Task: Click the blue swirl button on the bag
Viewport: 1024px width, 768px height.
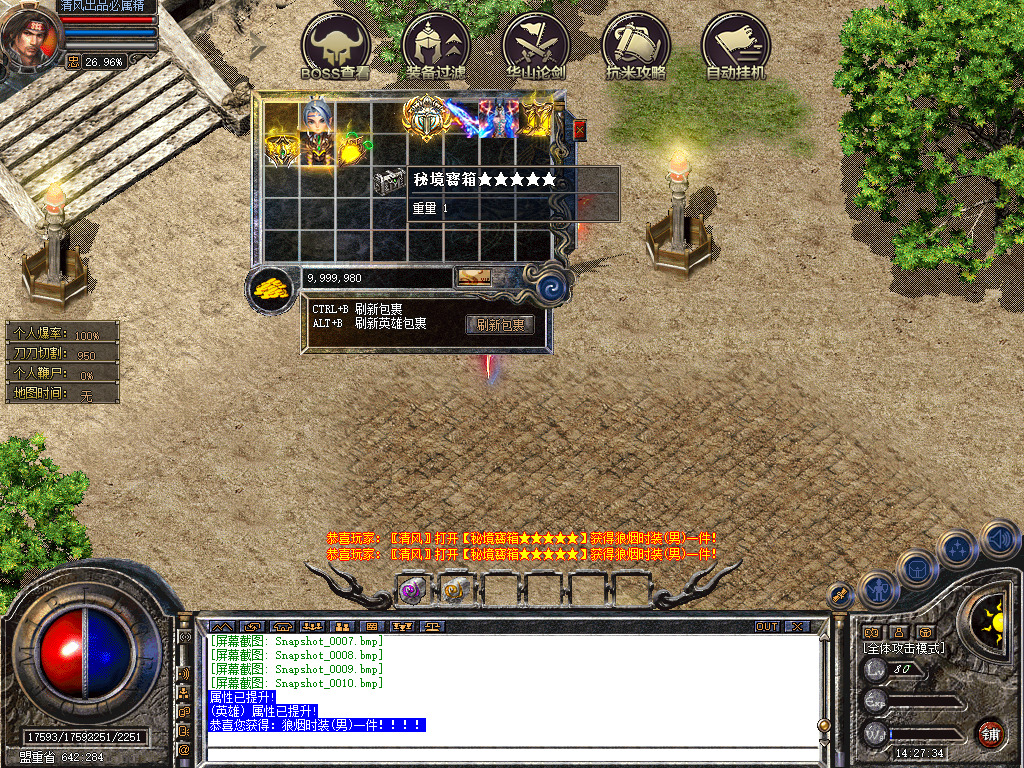Action: [550, 289]
